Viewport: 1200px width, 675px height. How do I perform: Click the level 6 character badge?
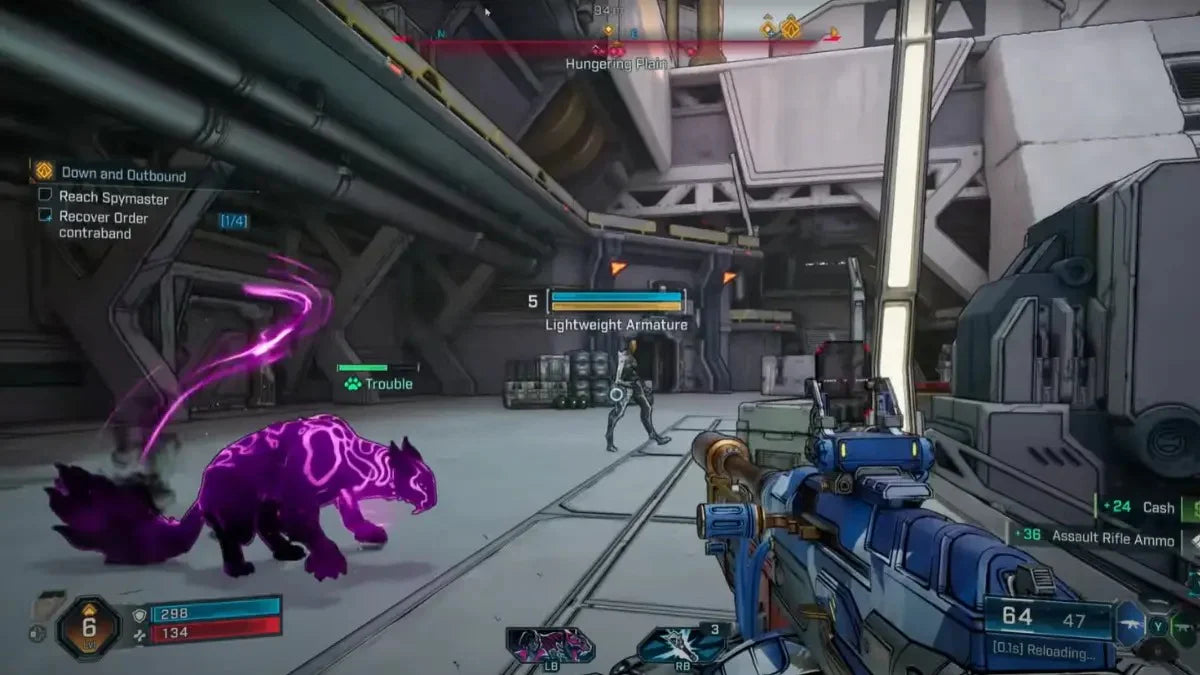click(x=87, y=627)
